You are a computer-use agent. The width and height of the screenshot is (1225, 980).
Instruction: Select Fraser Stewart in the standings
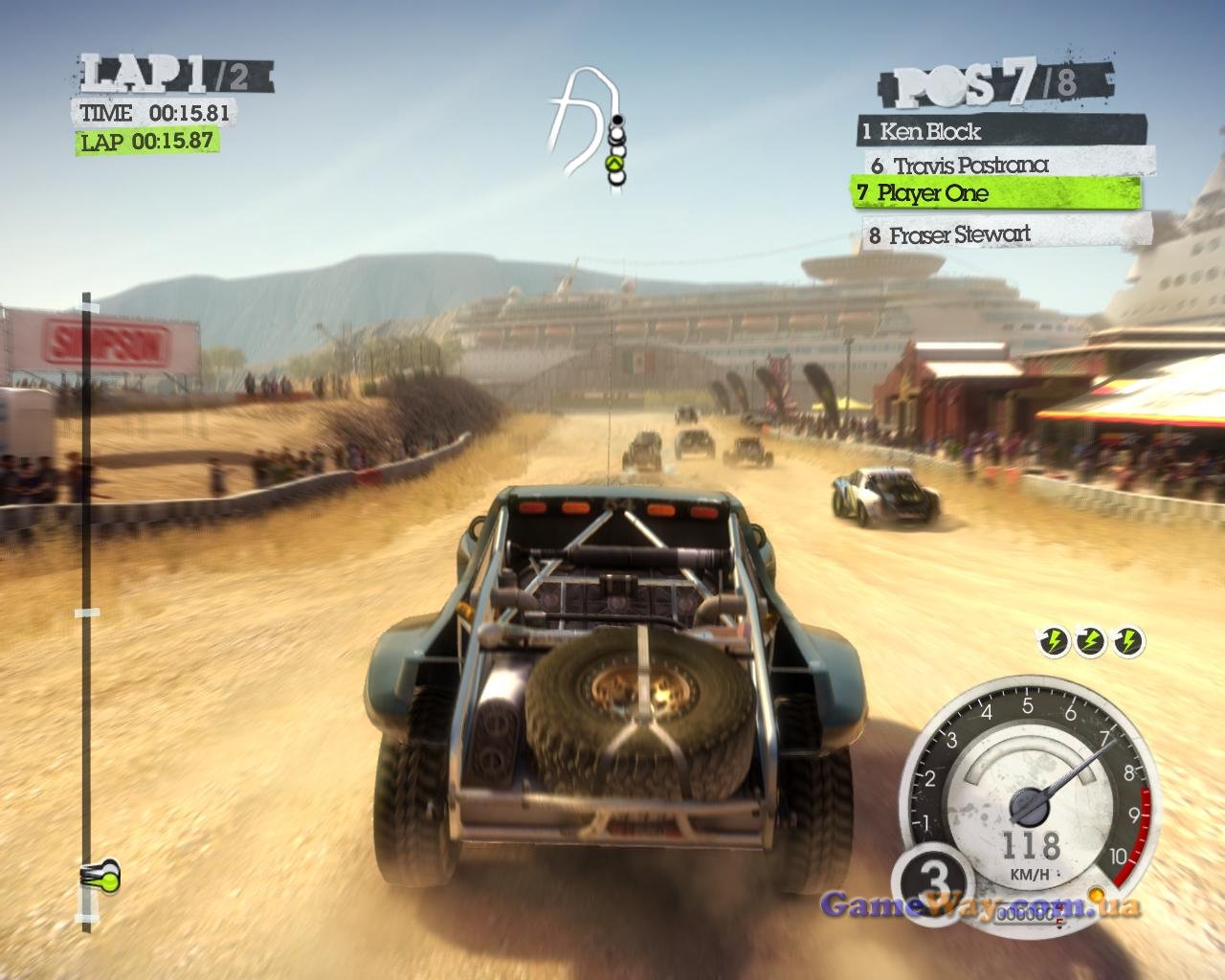(1007, 234)
